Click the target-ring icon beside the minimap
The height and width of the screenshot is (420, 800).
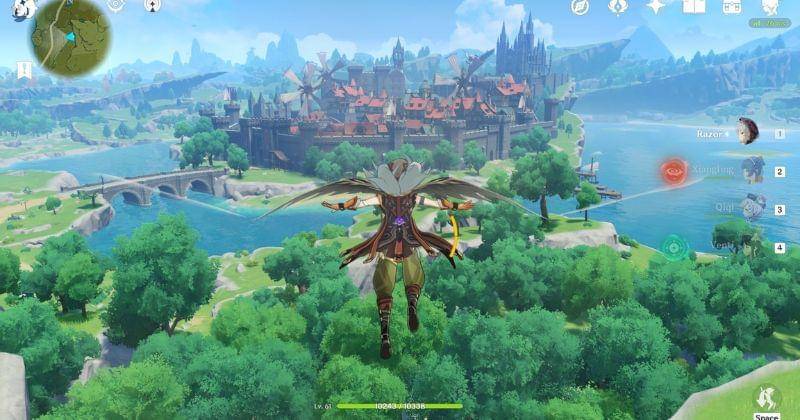(x=116, y=5)
